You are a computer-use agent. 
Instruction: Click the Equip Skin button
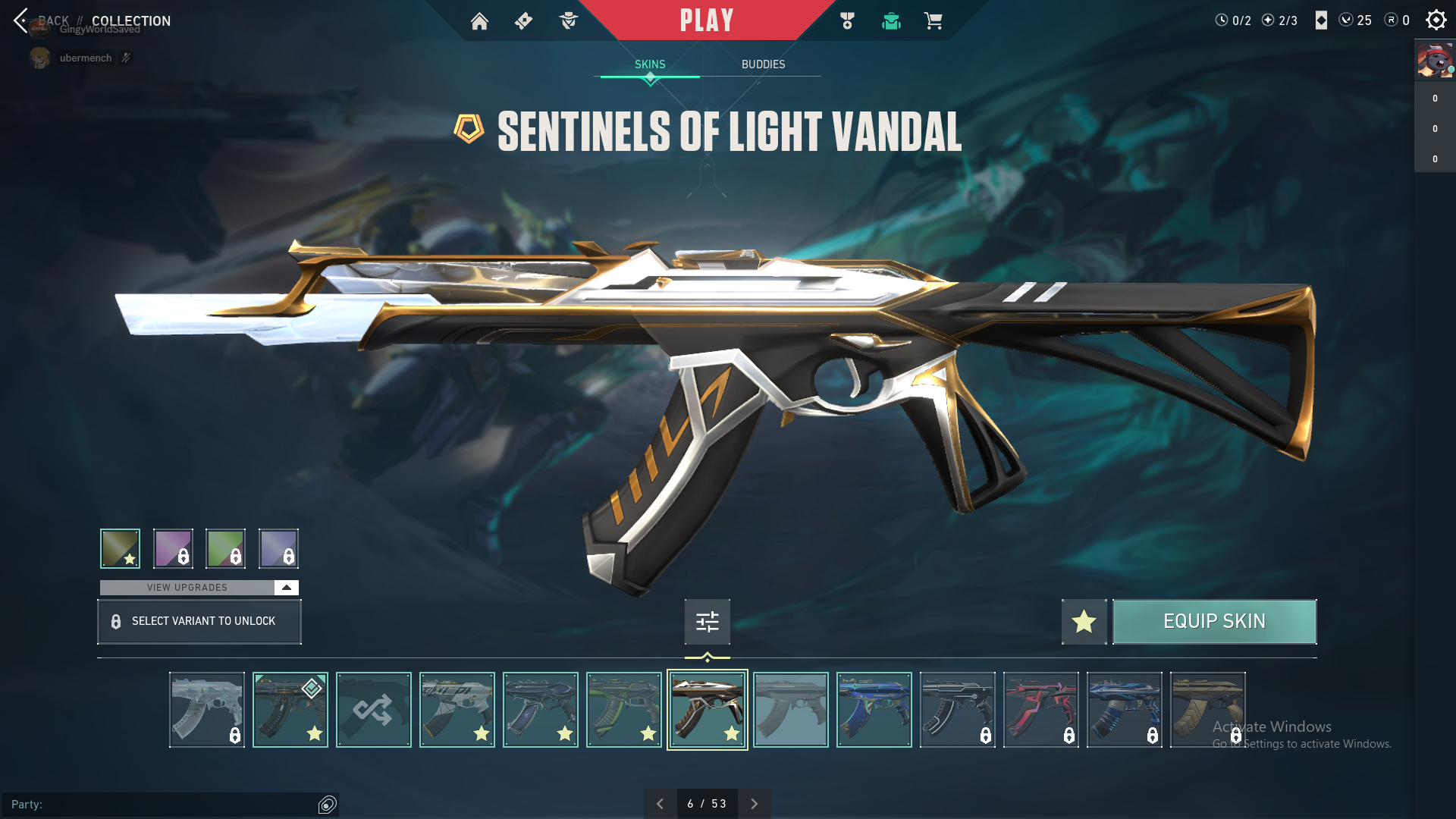tap(1214, 622)
